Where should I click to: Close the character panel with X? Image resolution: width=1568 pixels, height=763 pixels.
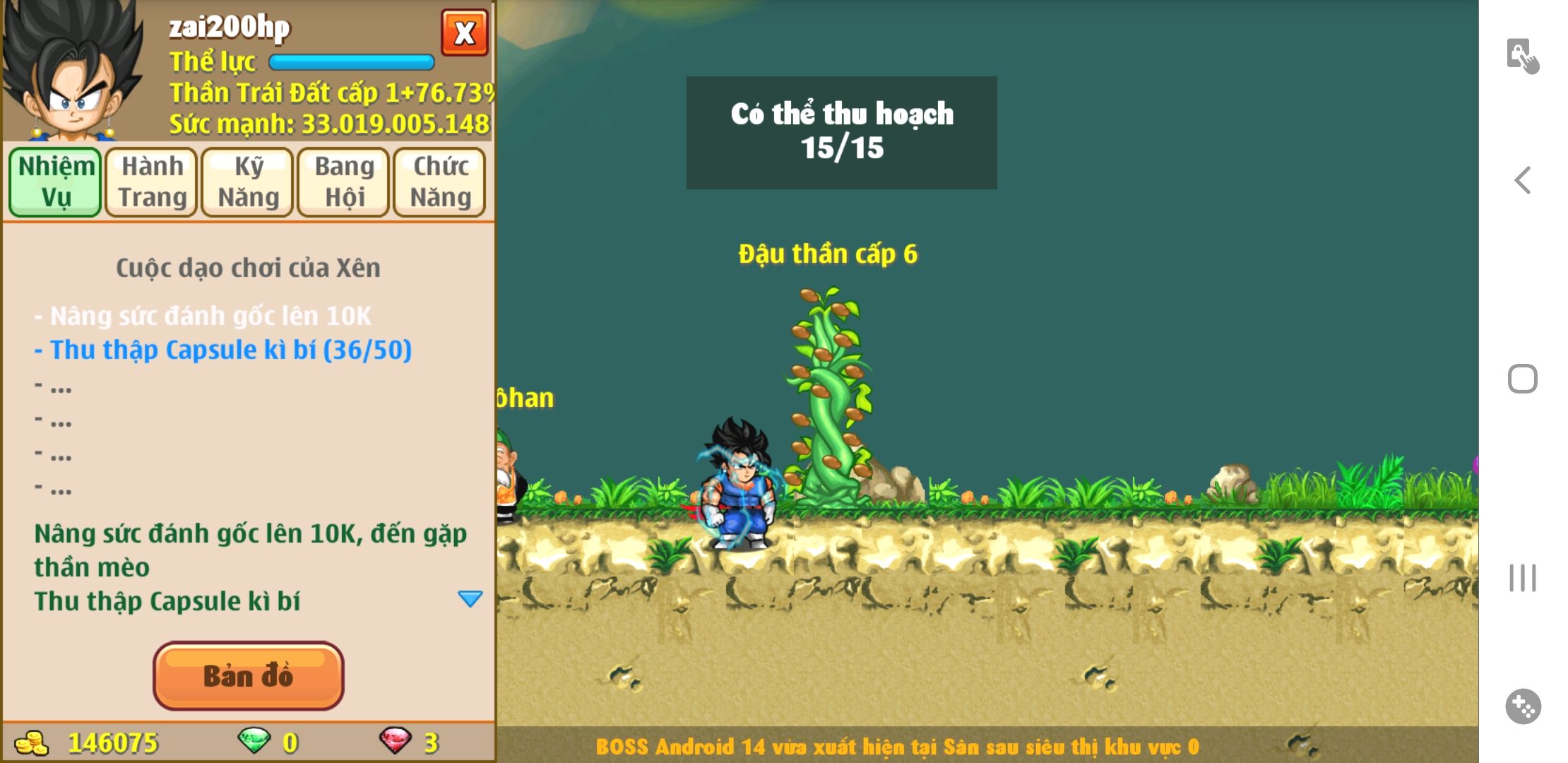(x=464, y=32)
